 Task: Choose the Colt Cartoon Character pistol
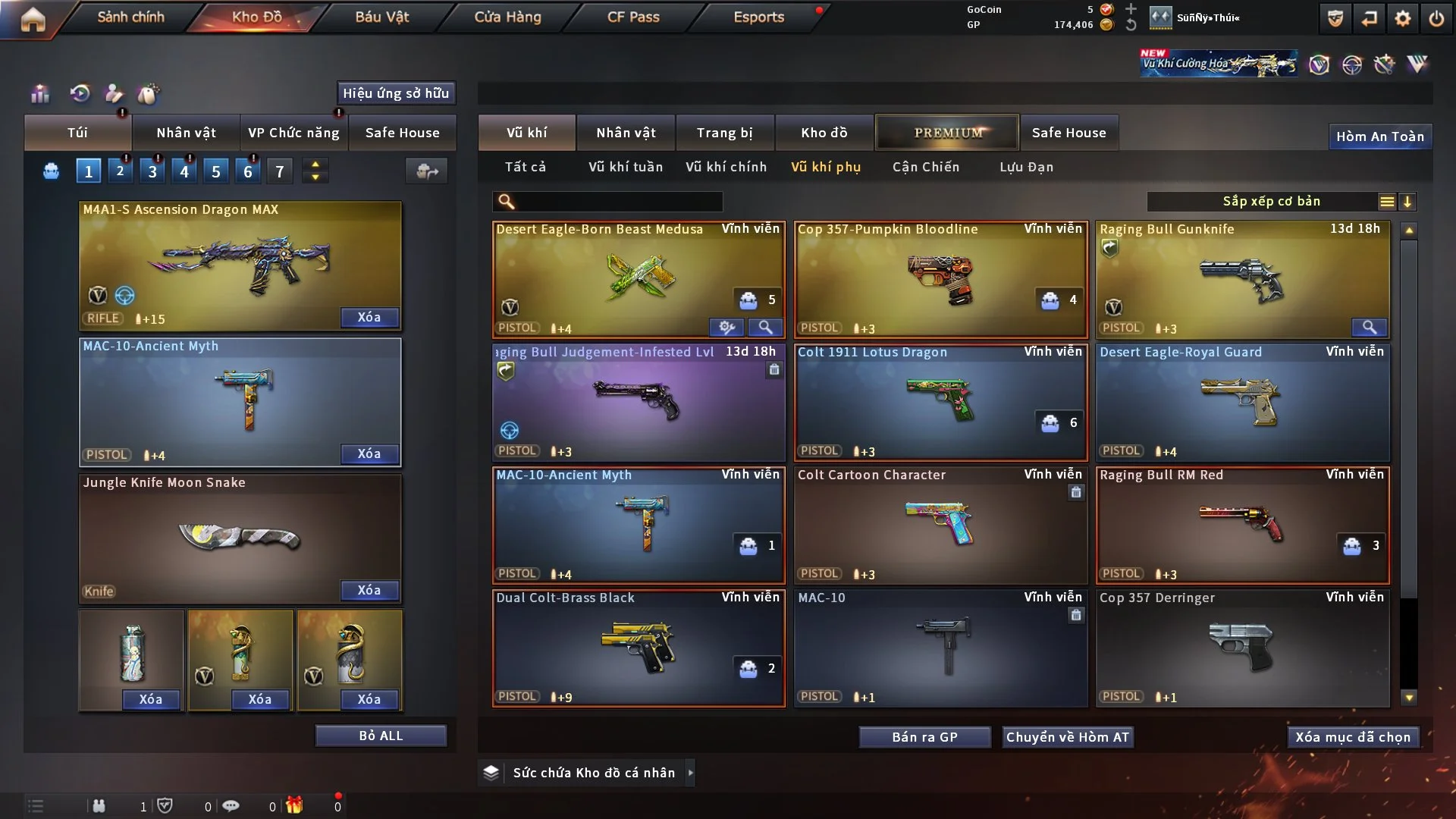click(940, 525)
